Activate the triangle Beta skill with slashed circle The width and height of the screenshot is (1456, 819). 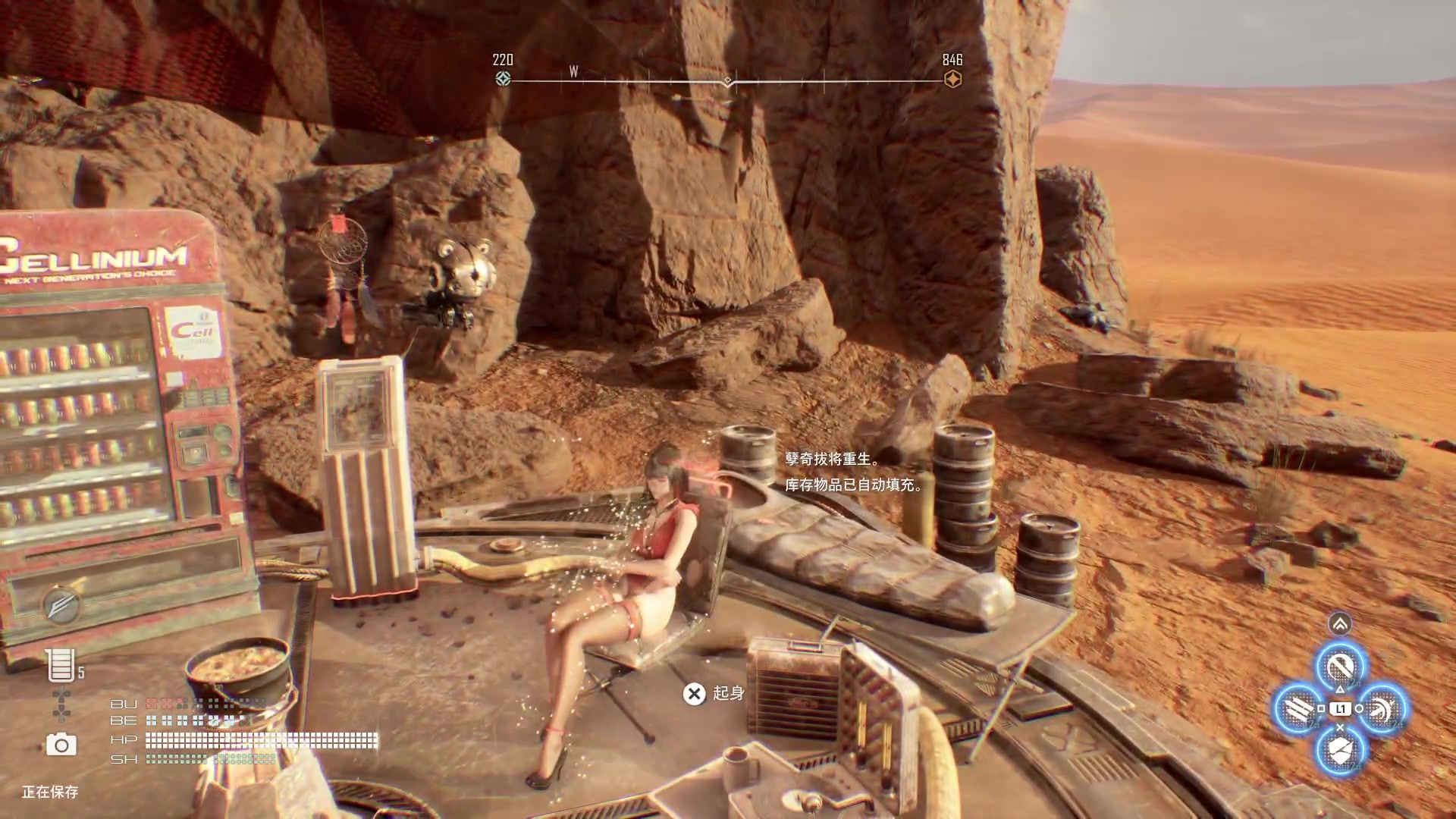(1340, 667)
